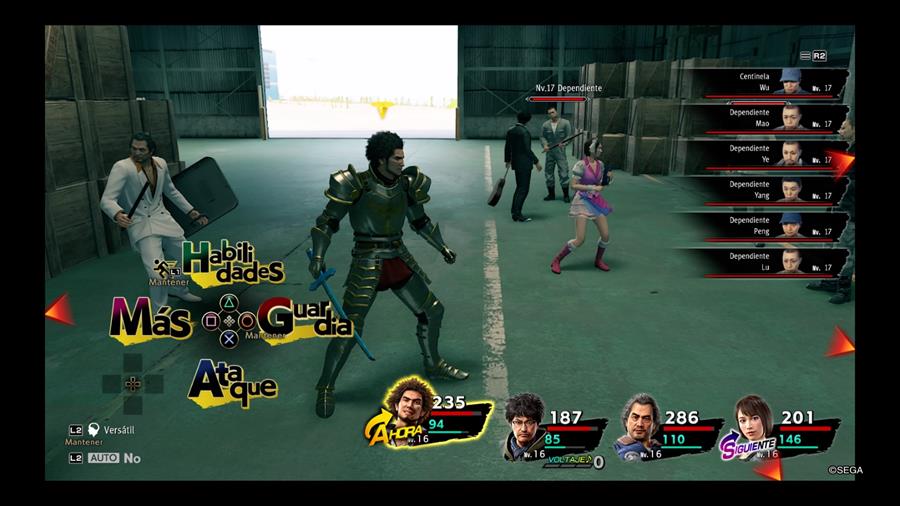Click the glasses-wearing party member portrait
900x506 pixels.
[x=523, y=416]
